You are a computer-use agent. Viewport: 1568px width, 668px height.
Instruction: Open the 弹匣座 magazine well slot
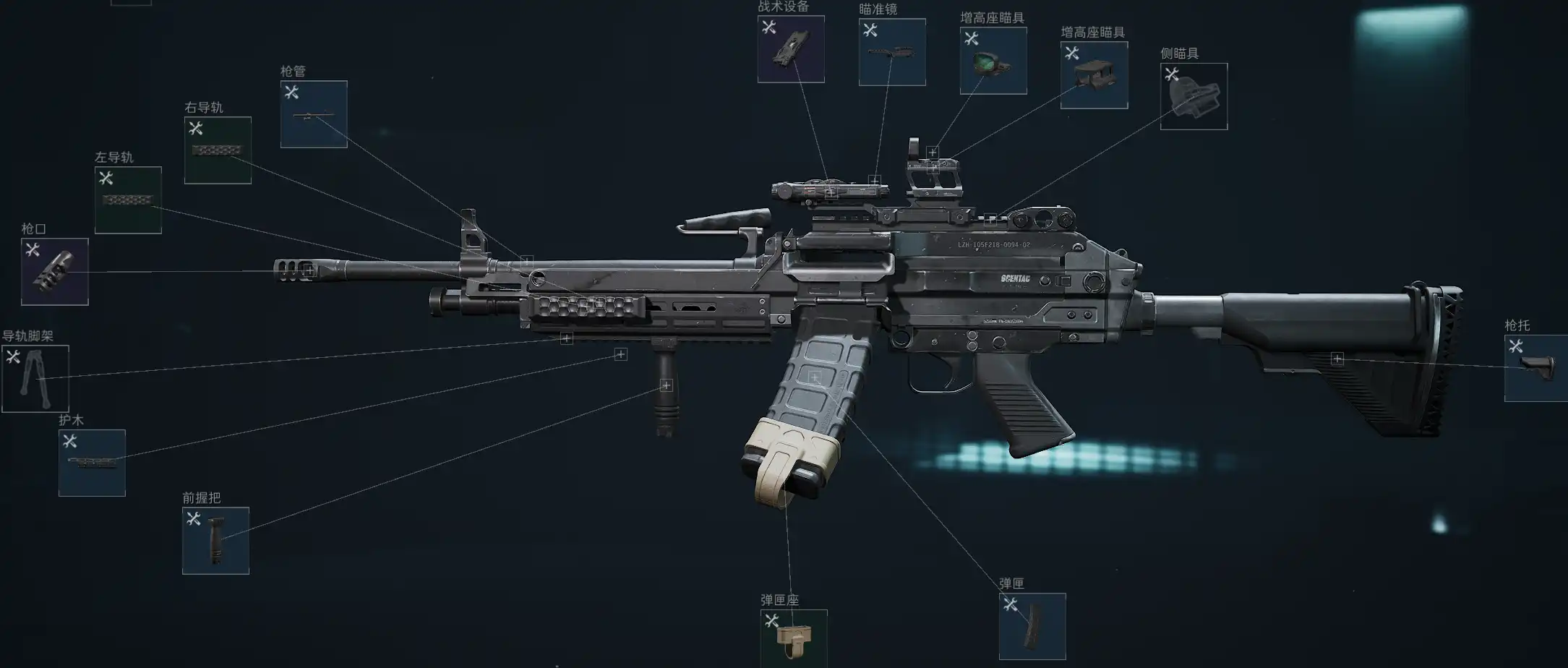(x=794, y=638)
